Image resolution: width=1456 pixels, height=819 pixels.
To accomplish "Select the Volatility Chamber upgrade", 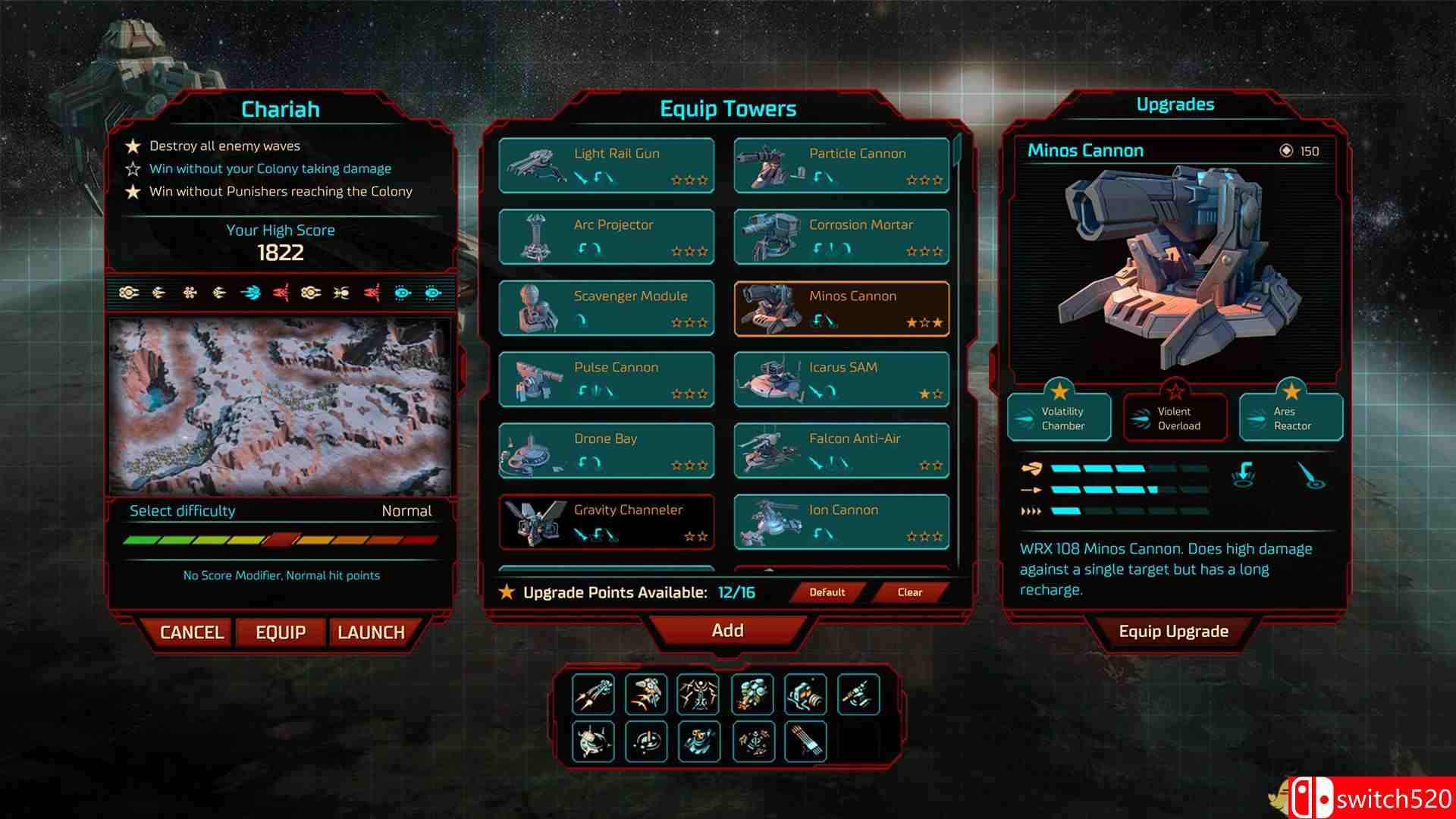I will 1059,418.
